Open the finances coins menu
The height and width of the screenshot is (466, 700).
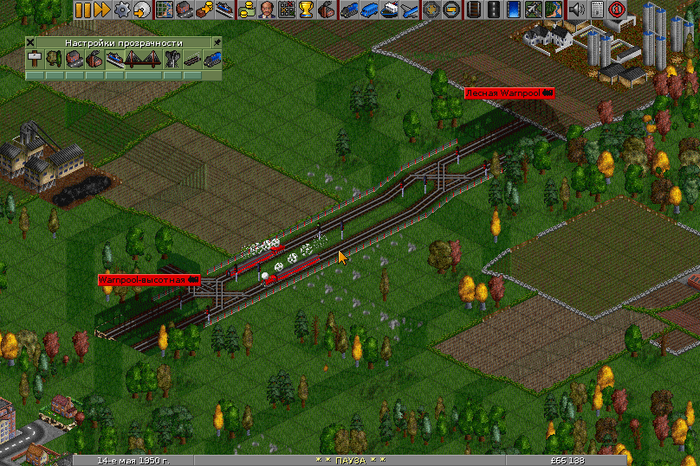click(x=249, y=10)
